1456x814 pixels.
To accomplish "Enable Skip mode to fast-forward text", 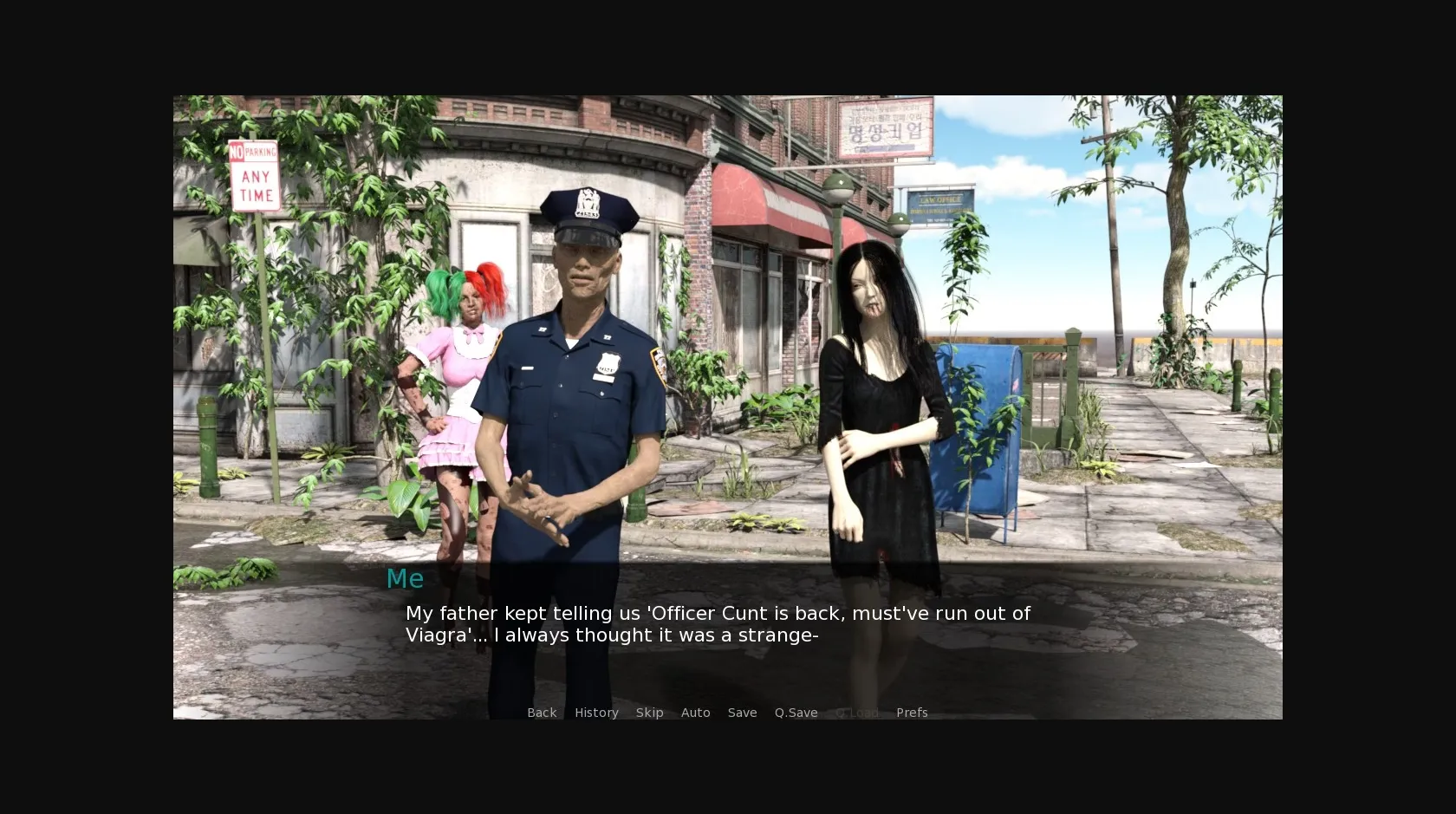I will 650,713.
